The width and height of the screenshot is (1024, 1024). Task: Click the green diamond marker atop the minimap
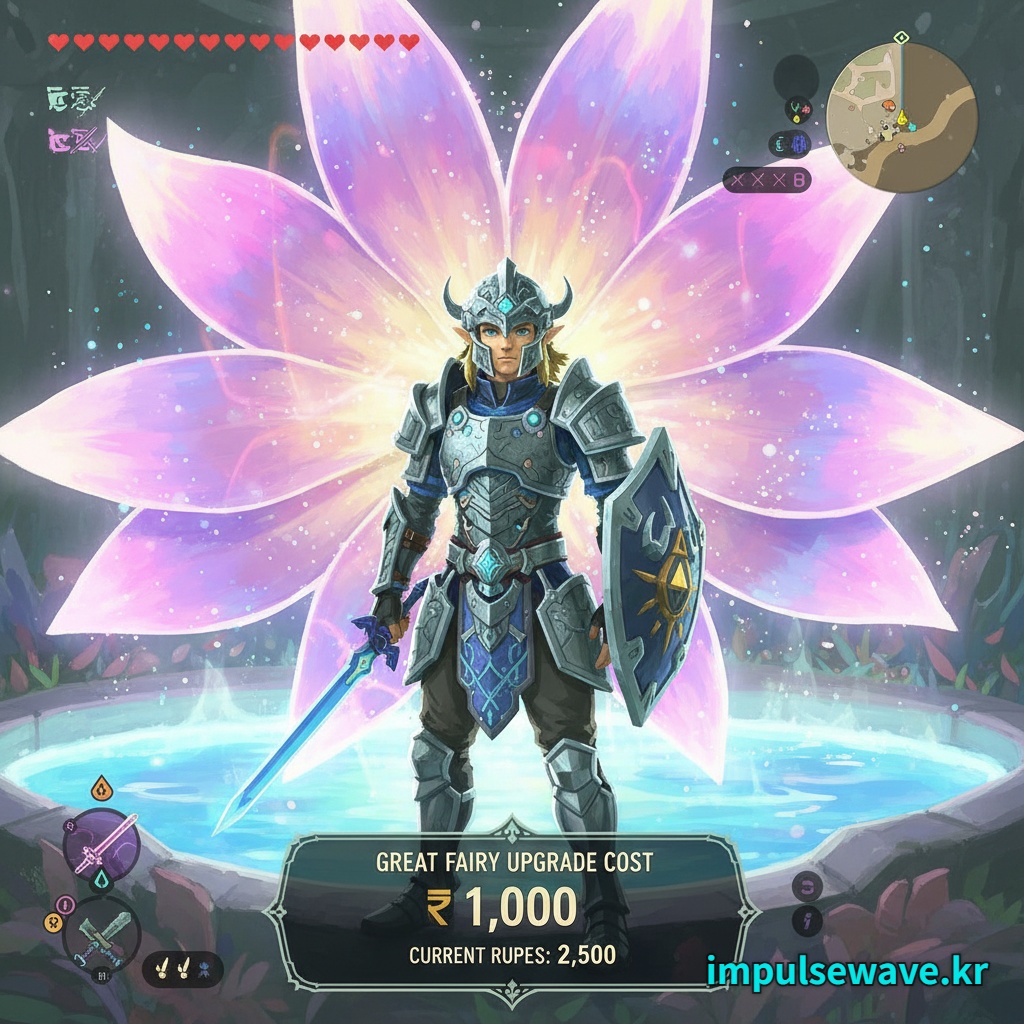(x=901, y=38)
